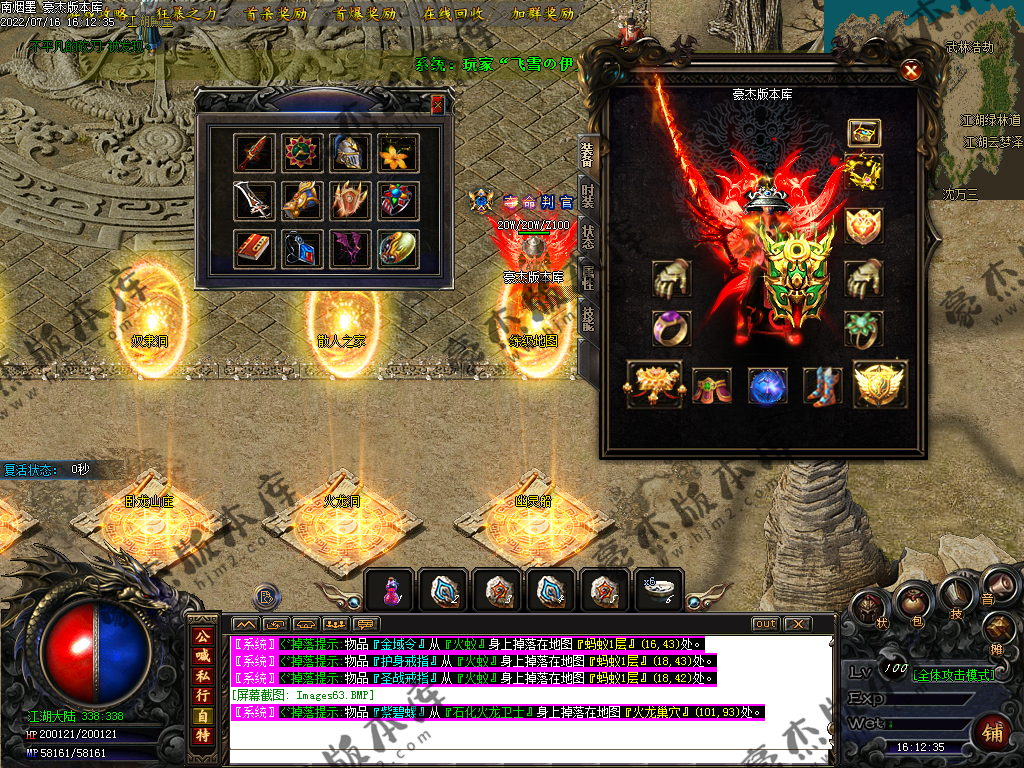Image resolution: width=1024 pixels, height=768 pixels.
Task: Close the character equipment window
Action: tap(910, 70)
